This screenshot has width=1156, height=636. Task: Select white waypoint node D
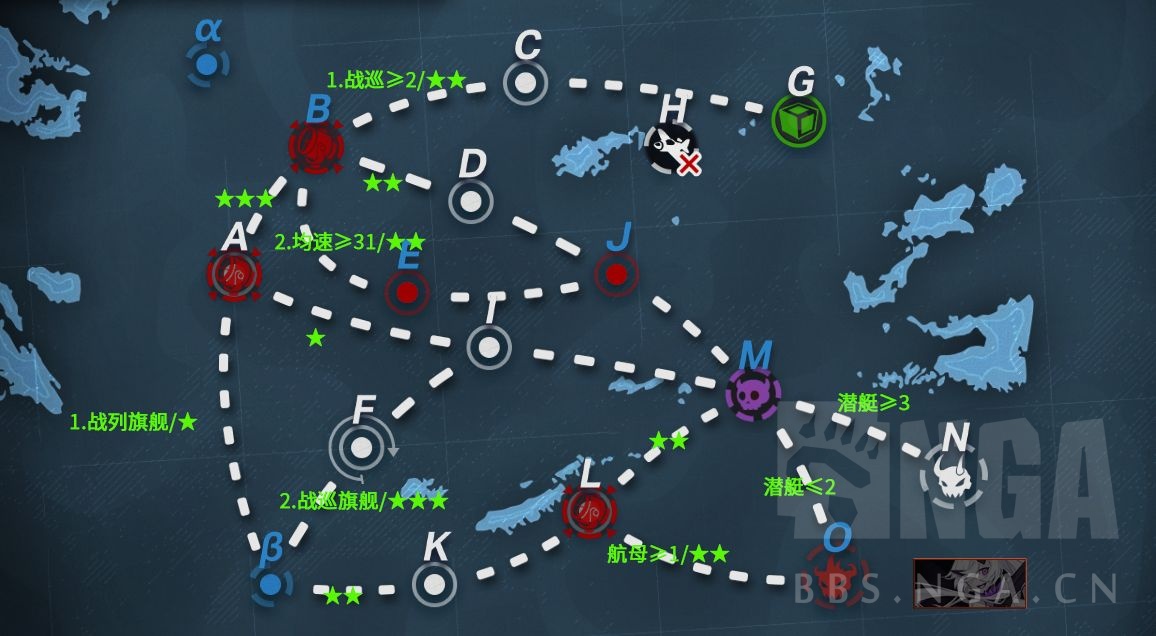point(471,201)
